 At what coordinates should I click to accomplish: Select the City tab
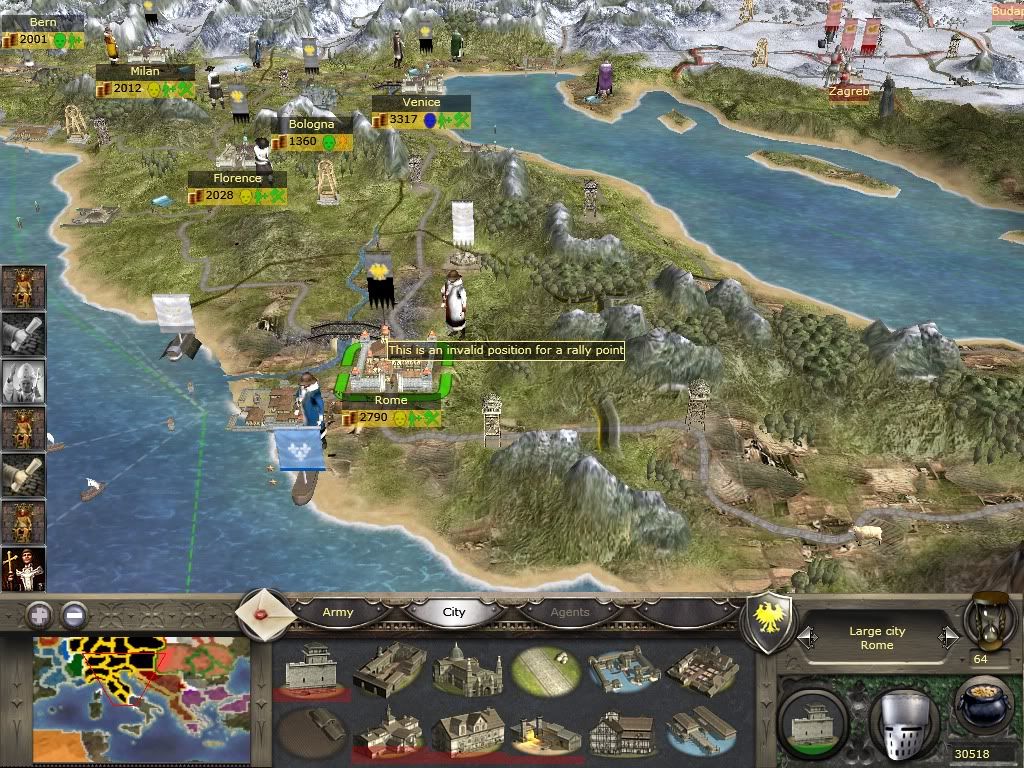454,612
